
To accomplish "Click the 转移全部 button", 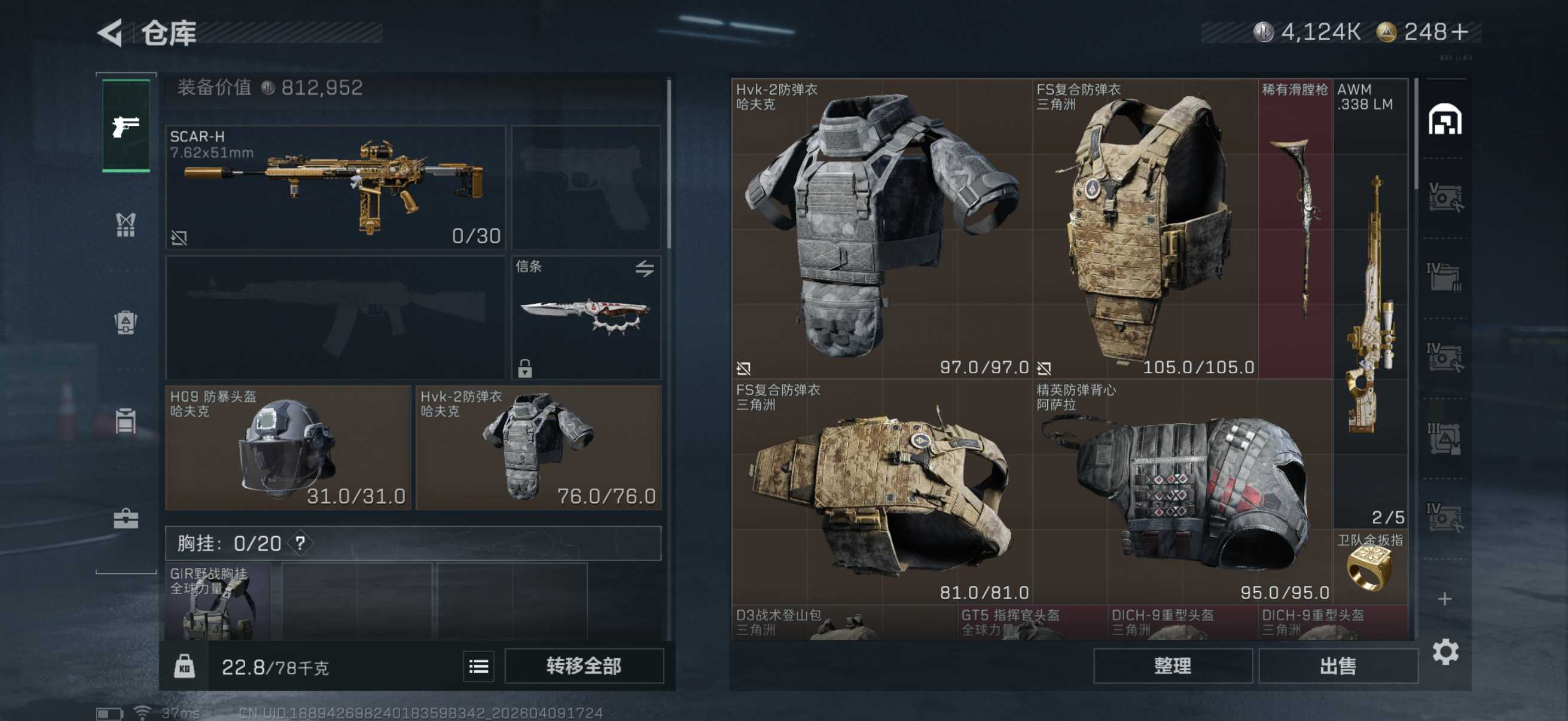I will pyautogui.click(x=583, y=665).
